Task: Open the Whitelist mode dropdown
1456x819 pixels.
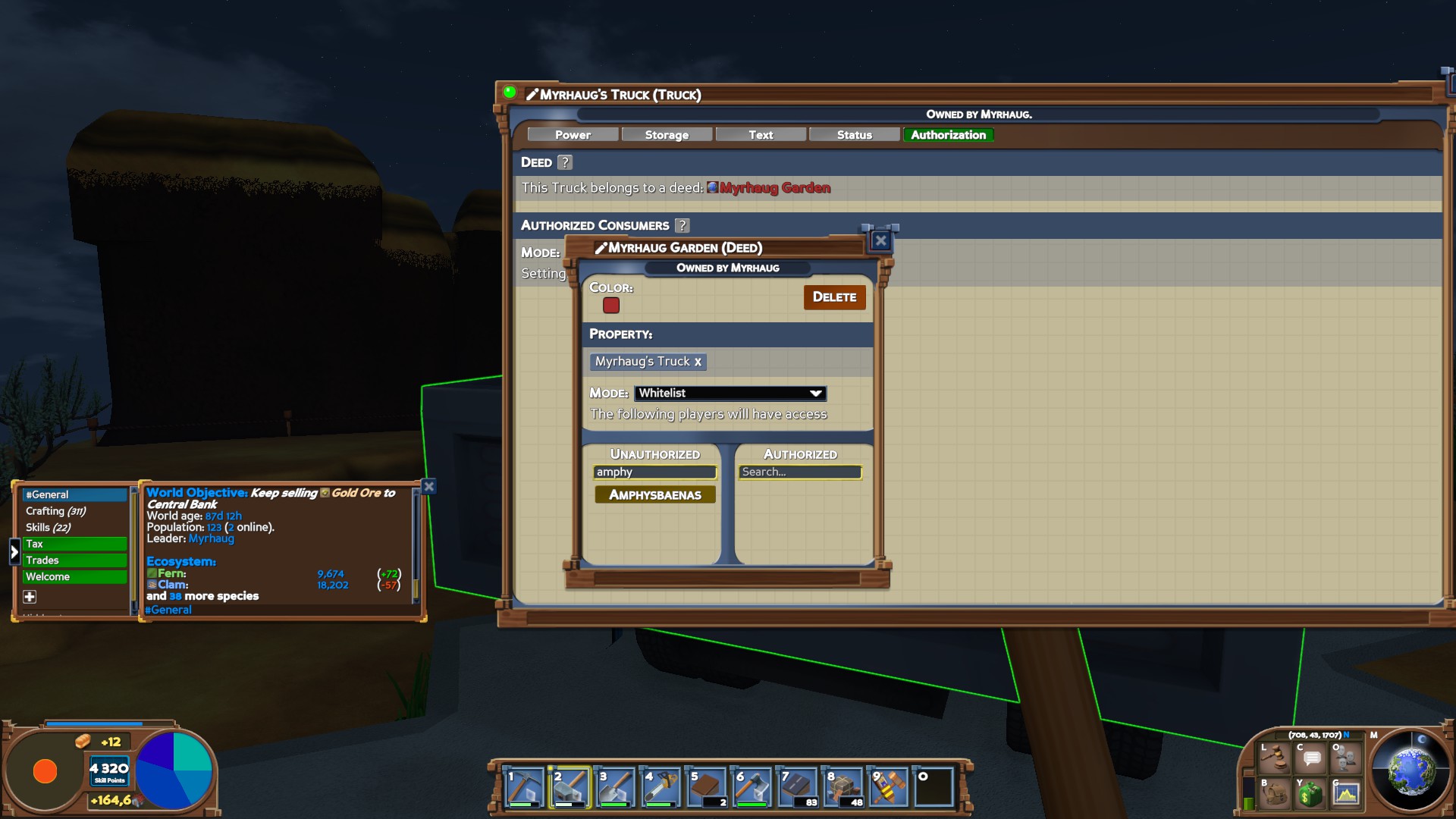Action: pyautogui.click(x=730, y=393)
